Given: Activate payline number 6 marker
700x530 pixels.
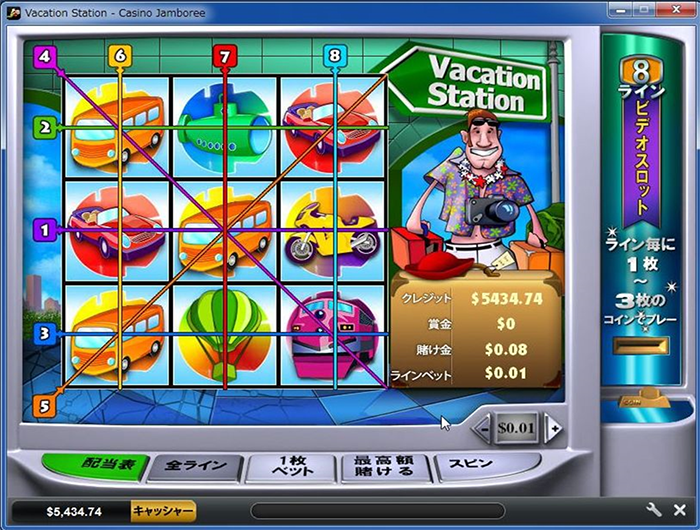Looking at the screenshot, I should [120, 56].
